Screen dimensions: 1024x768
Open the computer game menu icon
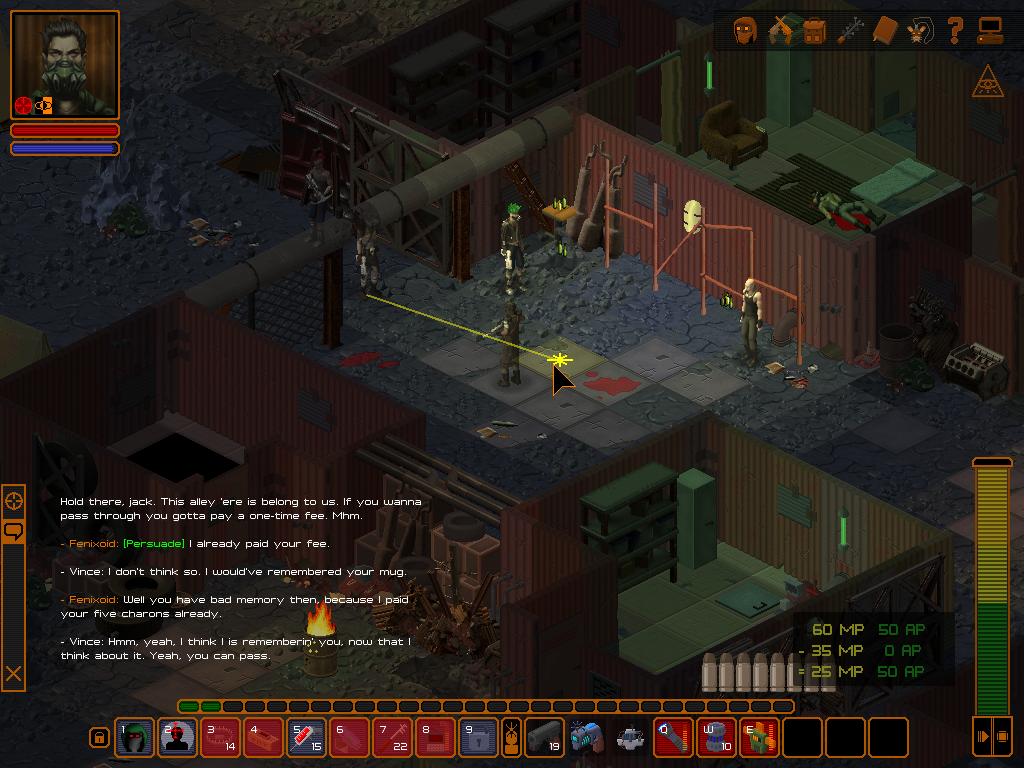pos(990,31)
